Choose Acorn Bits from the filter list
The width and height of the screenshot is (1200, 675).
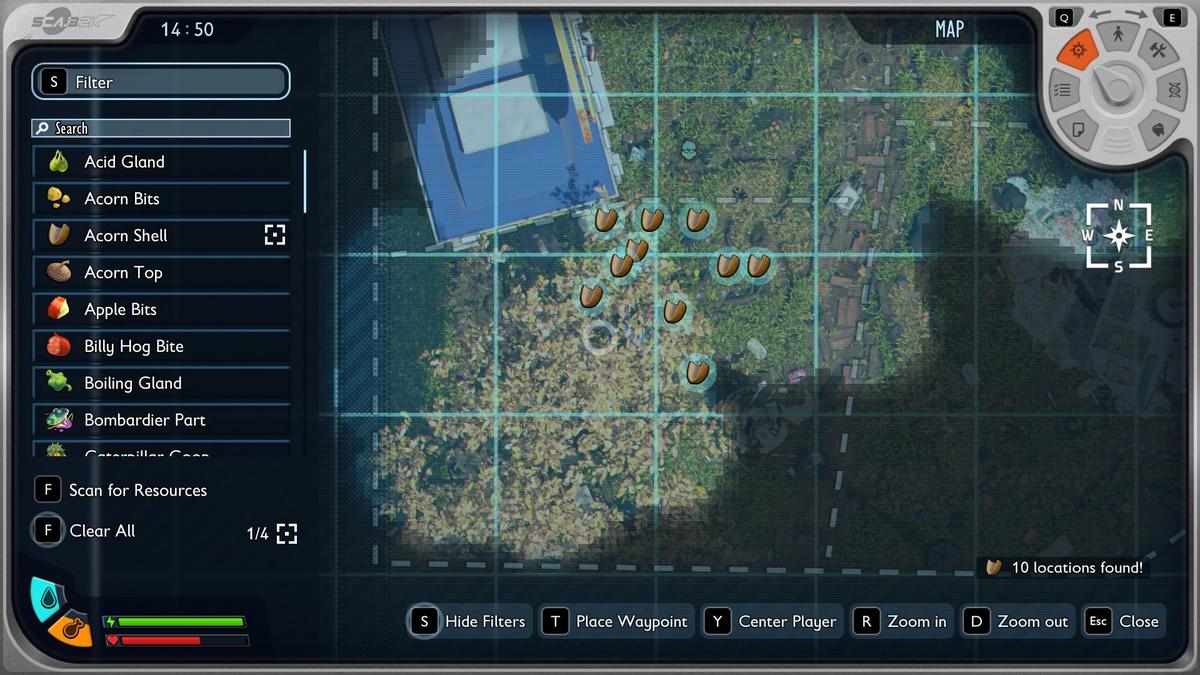[161, 199]
